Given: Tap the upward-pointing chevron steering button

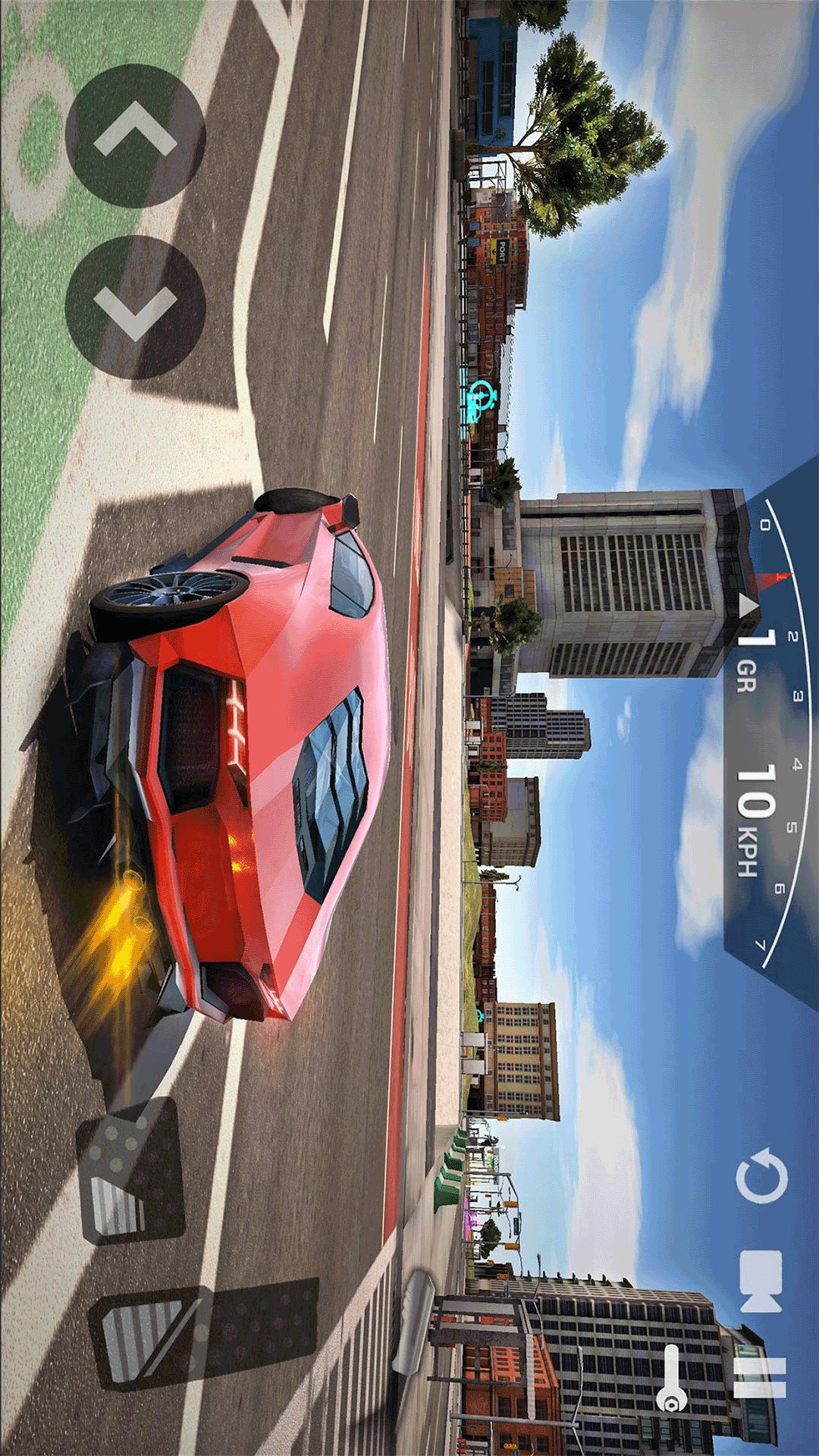Looking at the screenshot, I should [135, 136].
